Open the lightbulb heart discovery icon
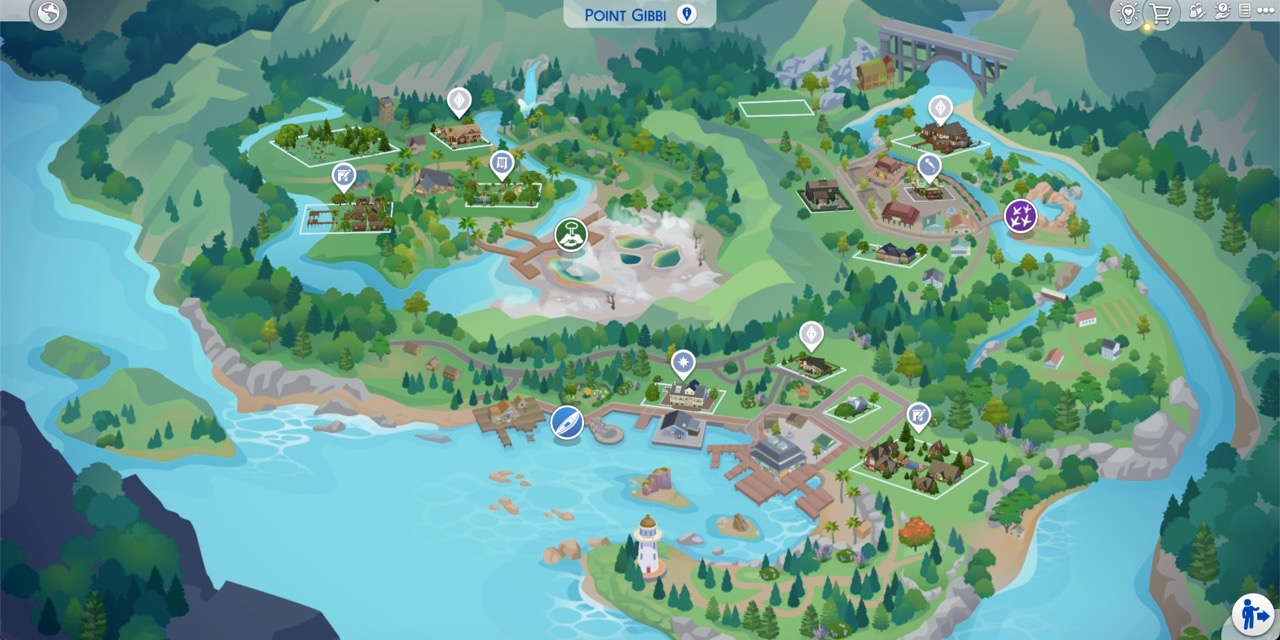This screenshot has width=1280, height=640. (x=1129, y=13)
